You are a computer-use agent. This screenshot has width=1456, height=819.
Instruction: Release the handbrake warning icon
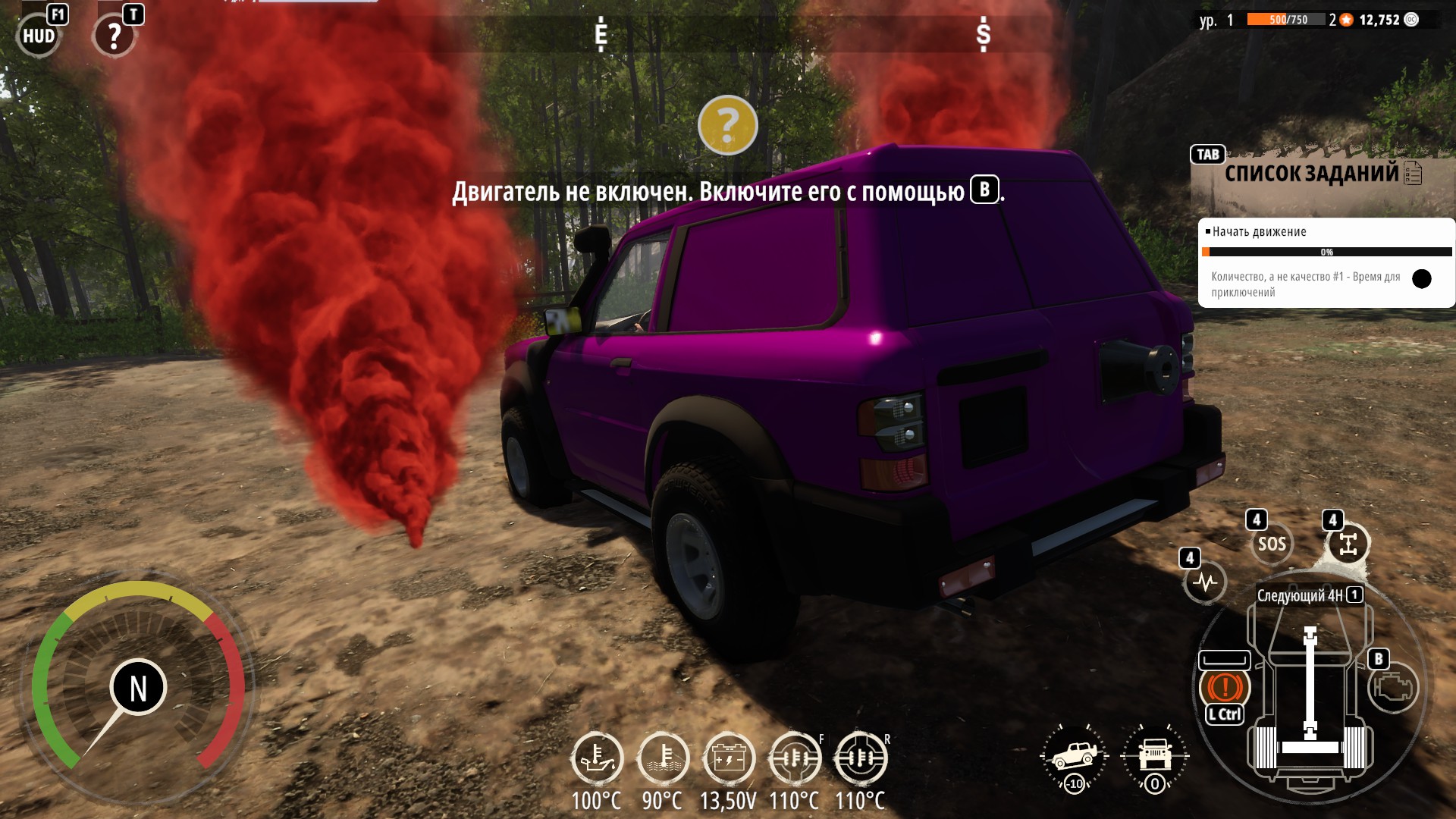(1224, 687)
